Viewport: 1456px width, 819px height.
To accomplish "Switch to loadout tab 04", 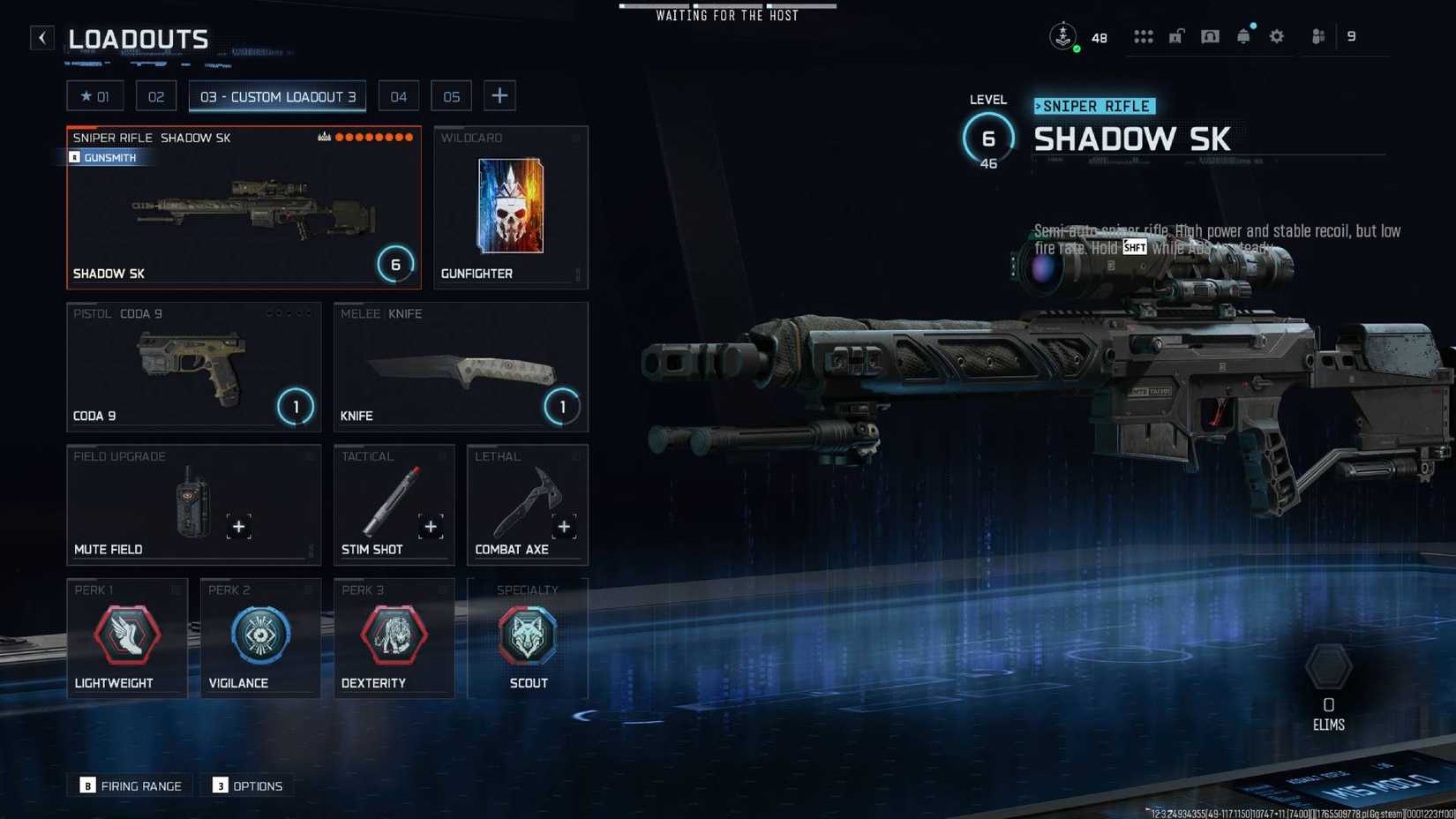I will 398,95.
